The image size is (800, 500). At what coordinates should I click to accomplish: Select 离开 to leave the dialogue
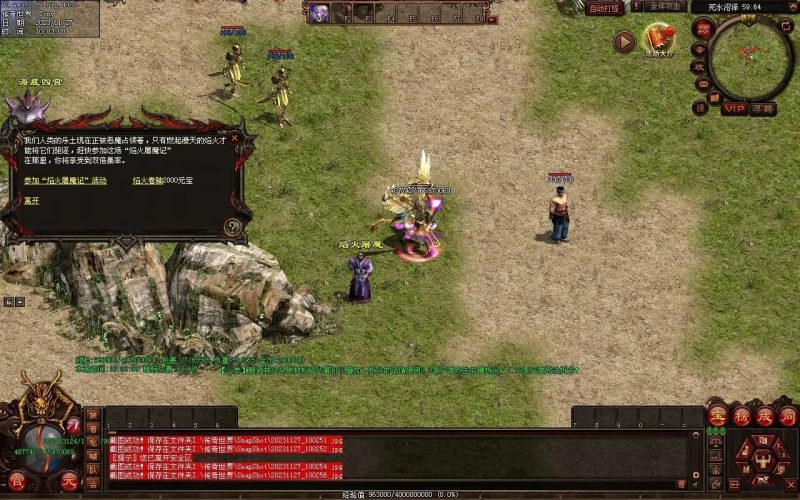click(x=34, y=200)
